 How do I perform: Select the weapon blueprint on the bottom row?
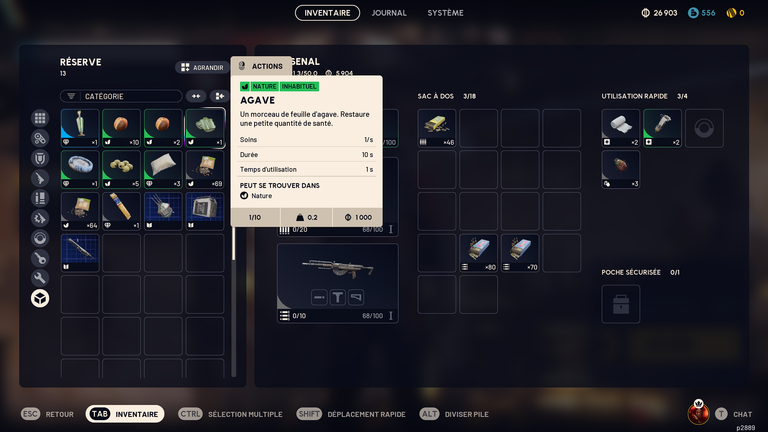click(x=80, y=253)
